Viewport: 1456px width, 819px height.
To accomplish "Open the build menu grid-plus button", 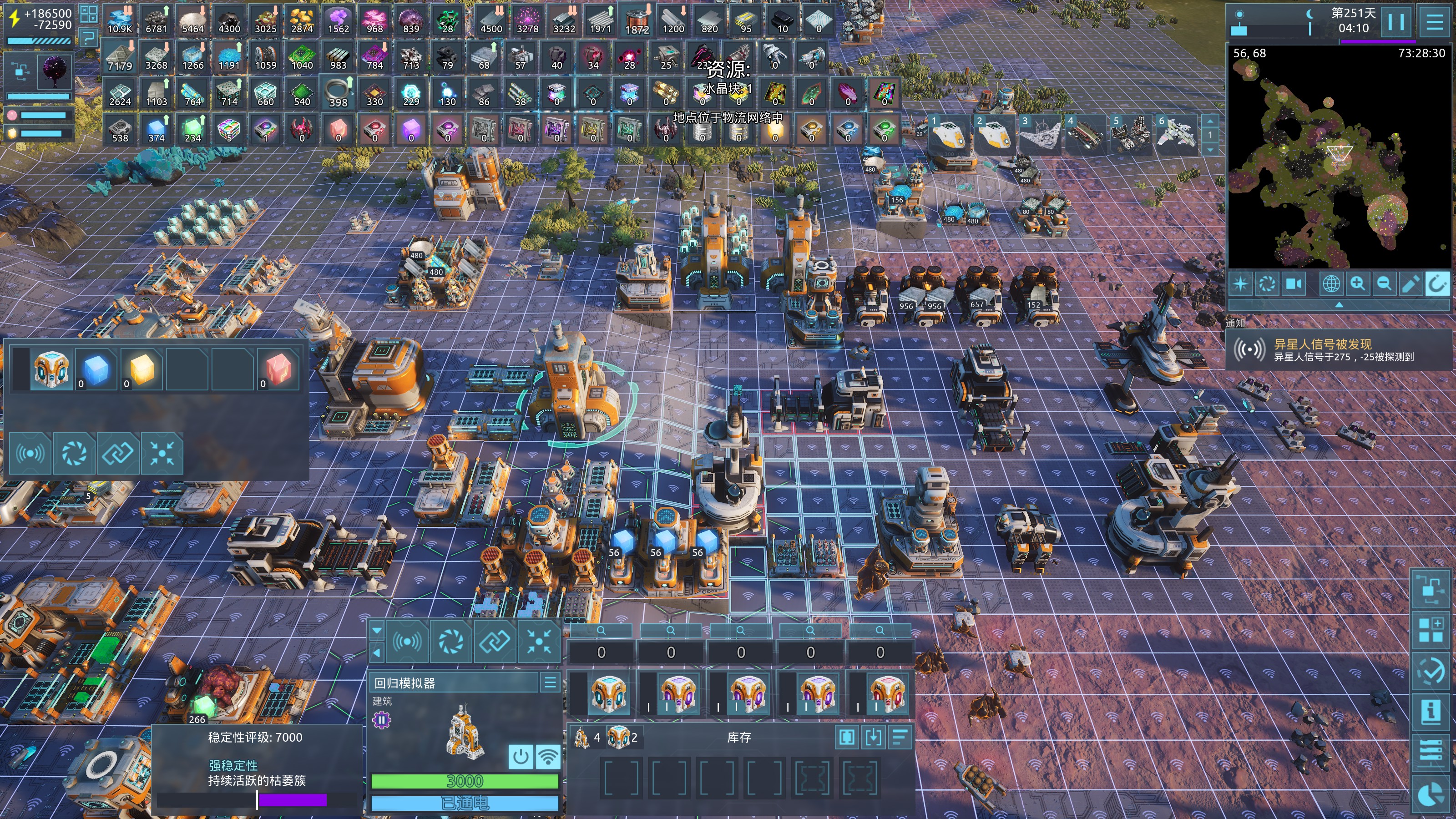I will tap(1431, 630).
